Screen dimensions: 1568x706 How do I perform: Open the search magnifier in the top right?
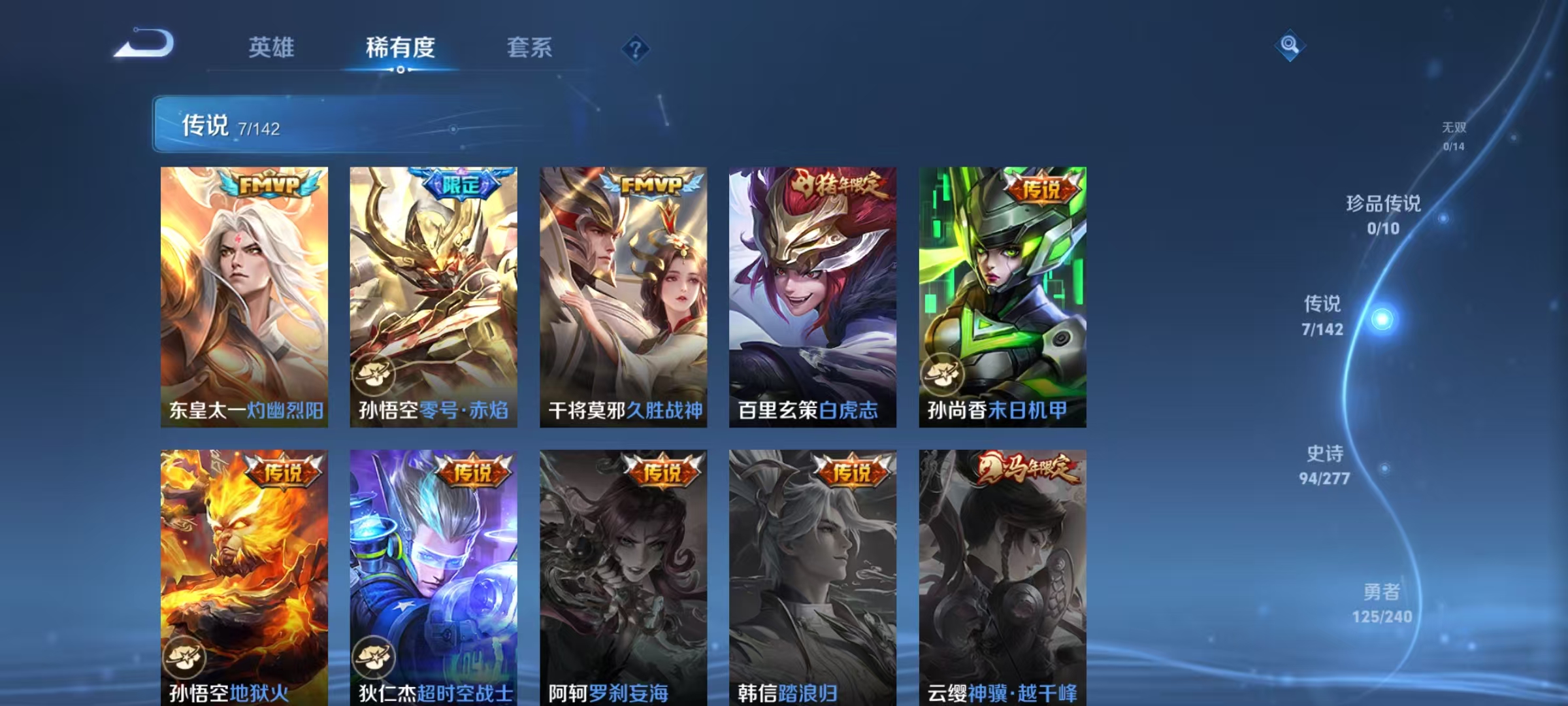(1289, 46)
